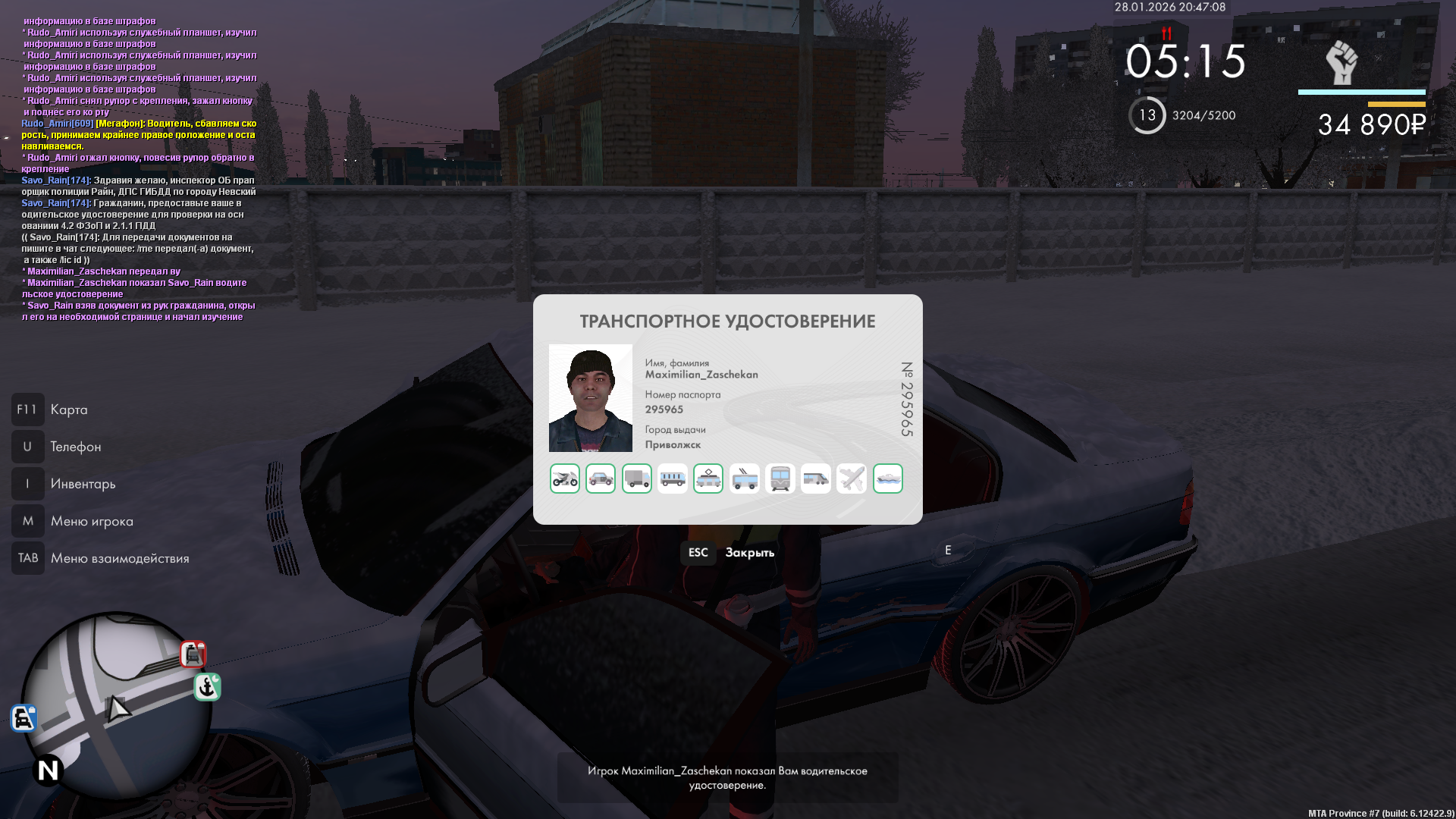Select the boat license category icon
The height and width of the screenshot is (819, 1456).
888,479
